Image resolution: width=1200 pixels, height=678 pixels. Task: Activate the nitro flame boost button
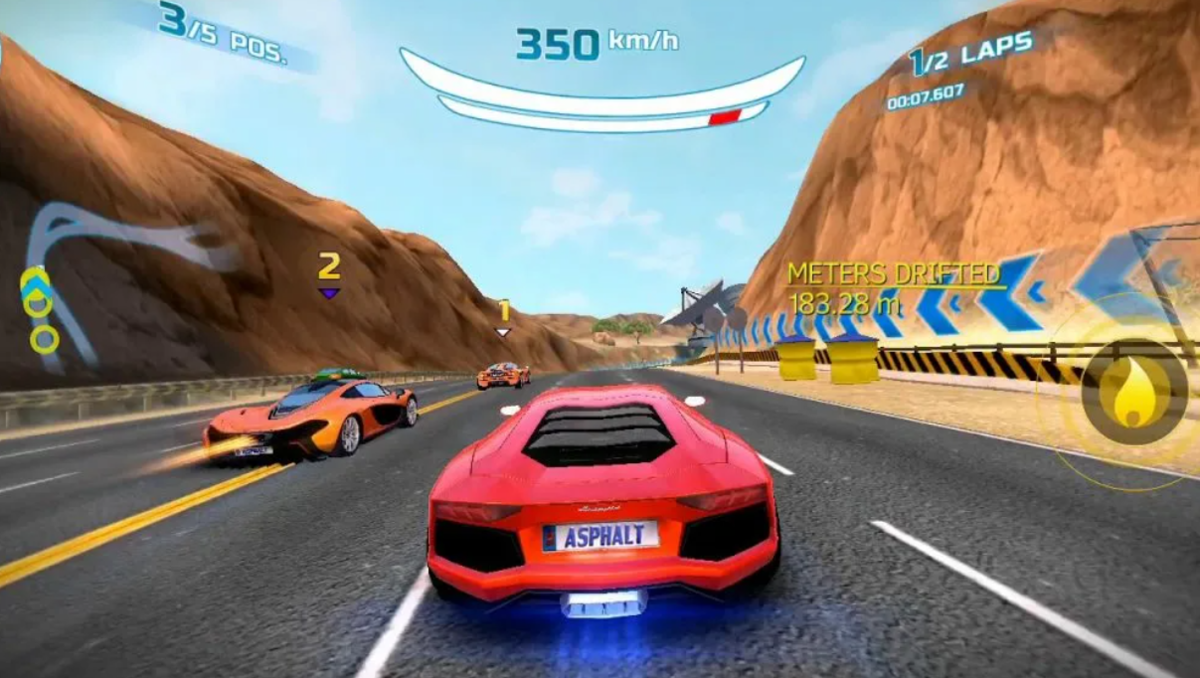pos(1134,391)
